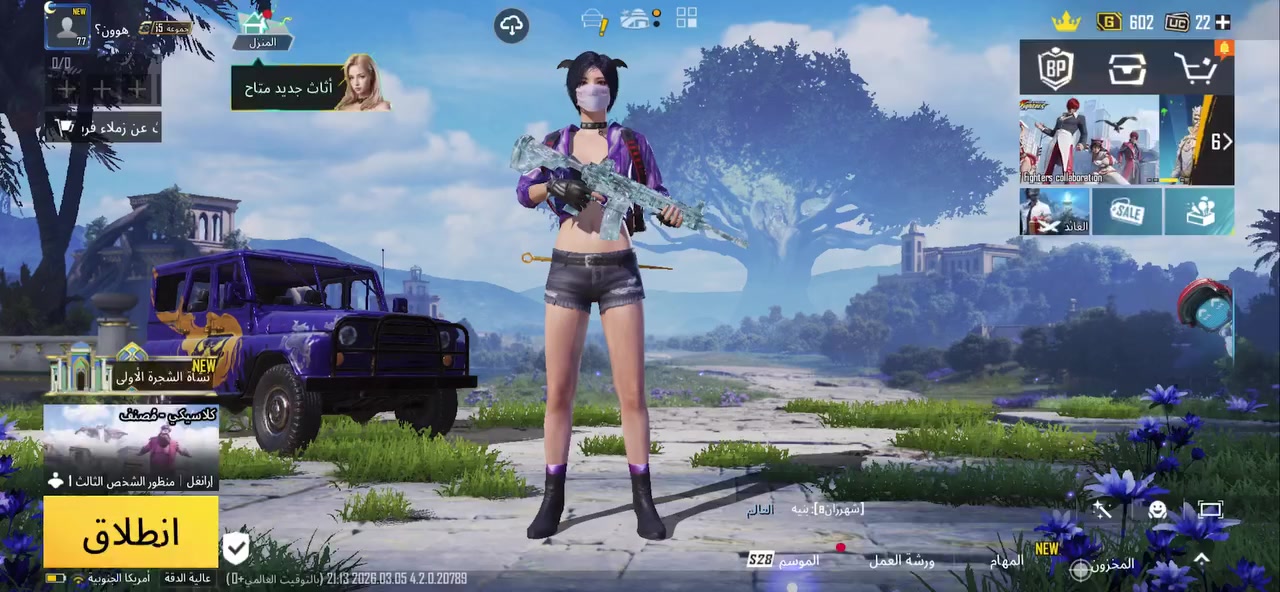Open the emote smiley face icon
1280x592 pixels.
[x=1157, y=510]
